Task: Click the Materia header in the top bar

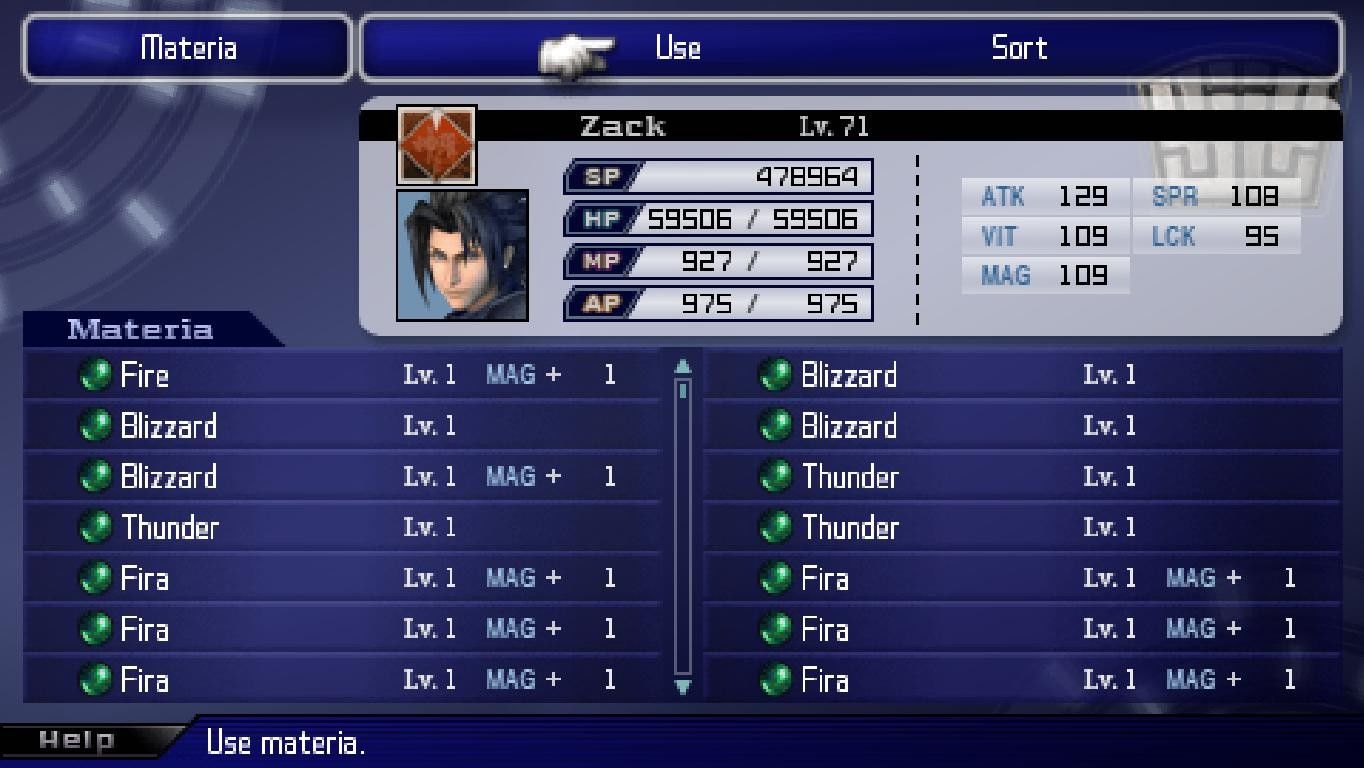Action: point(188,48)
